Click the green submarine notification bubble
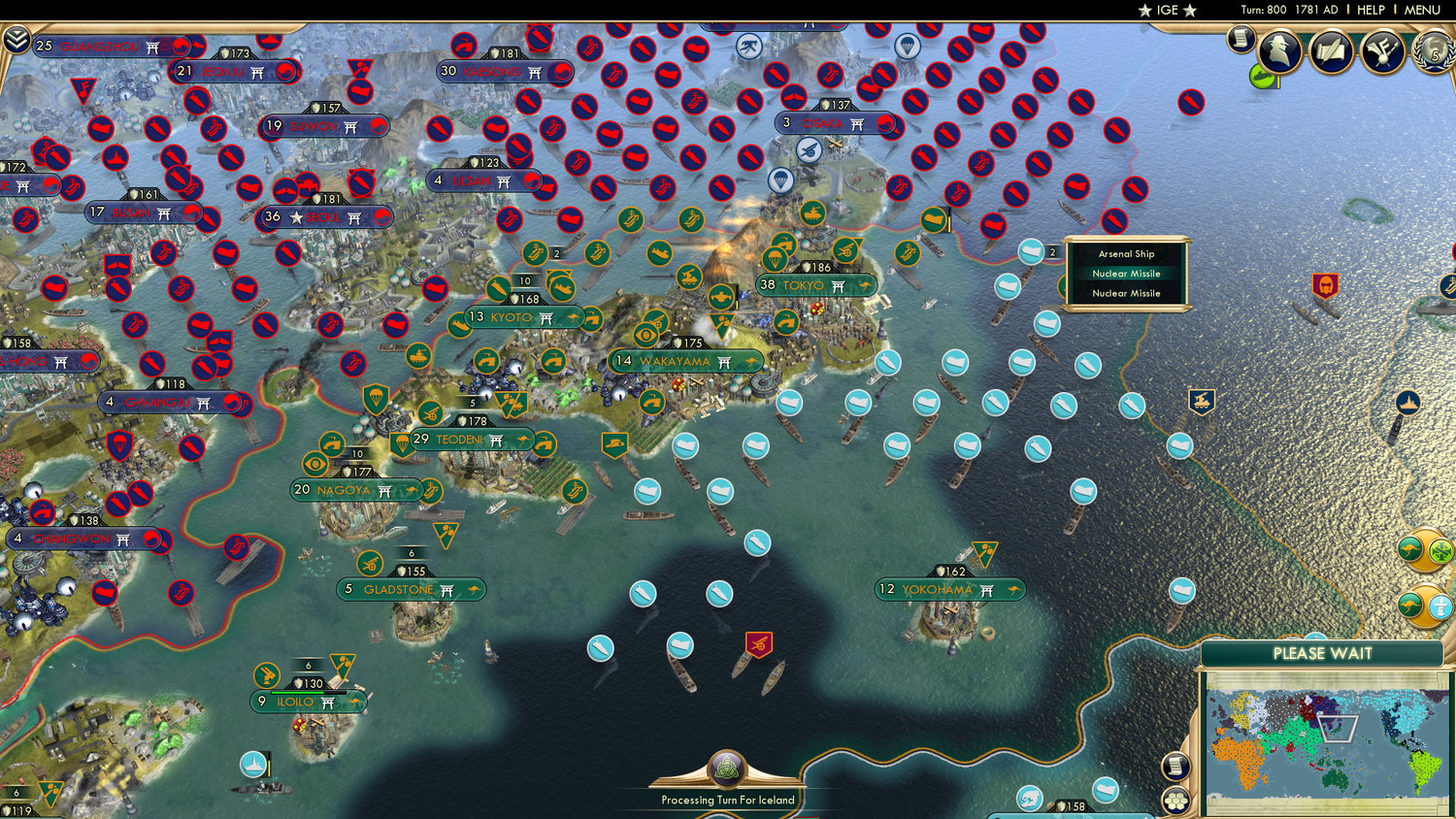 tap(1262, 76)
